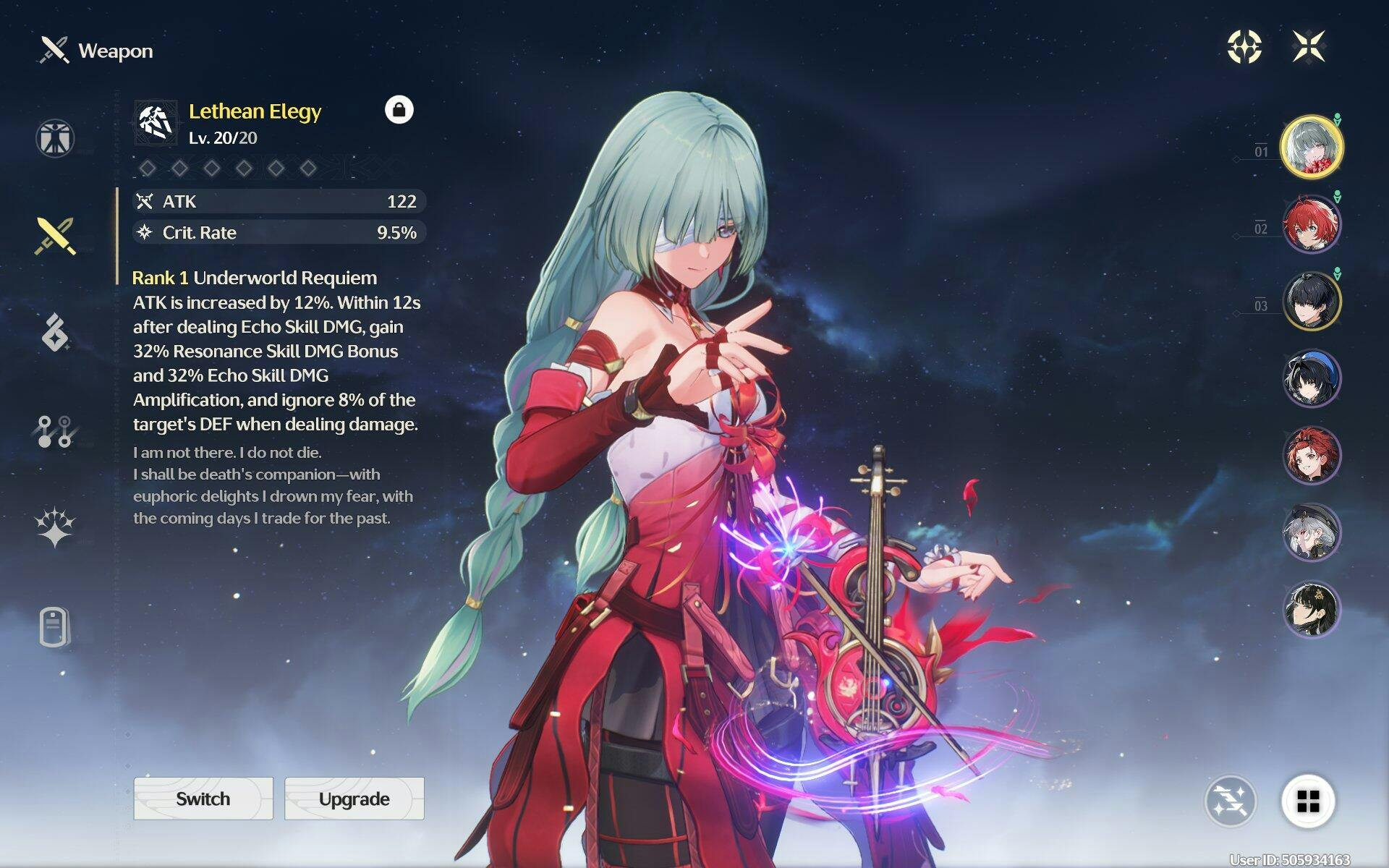Click the sparkle swap icon button

(1230, 801)
